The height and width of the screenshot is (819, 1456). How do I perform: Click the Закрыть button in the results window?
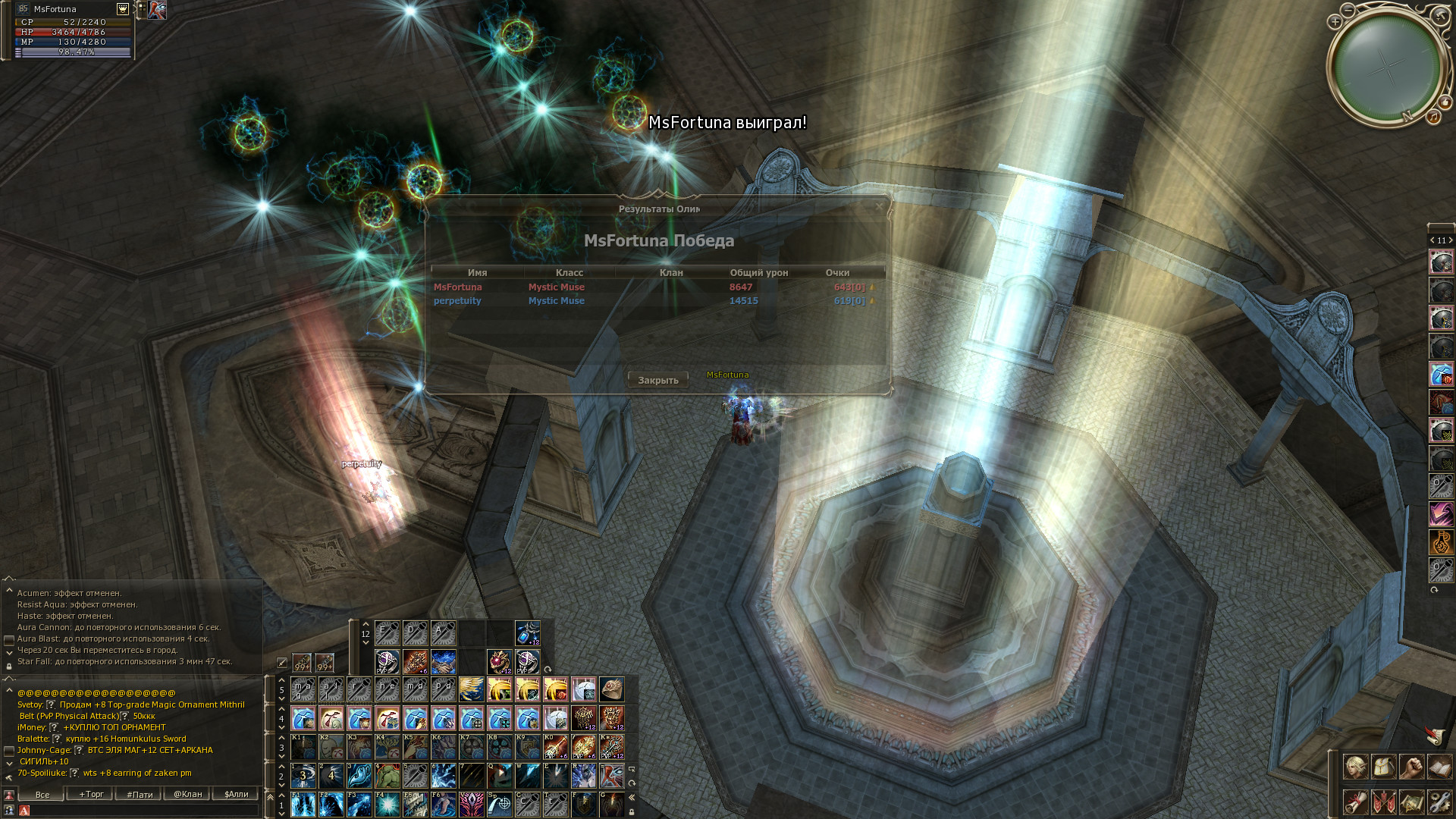[657, 380]
